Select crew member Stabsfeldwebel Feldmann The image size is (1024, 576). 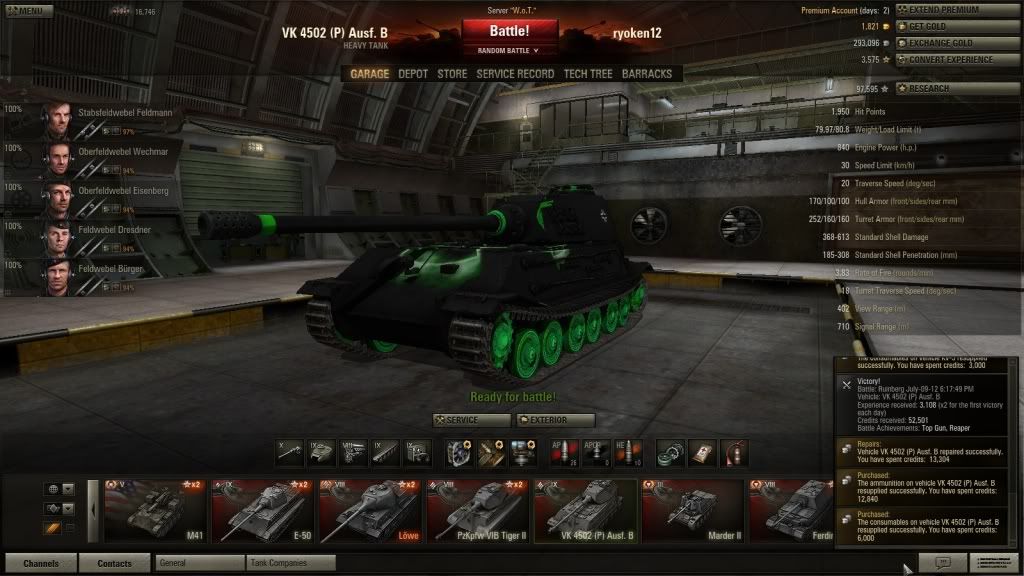(93, 121)
